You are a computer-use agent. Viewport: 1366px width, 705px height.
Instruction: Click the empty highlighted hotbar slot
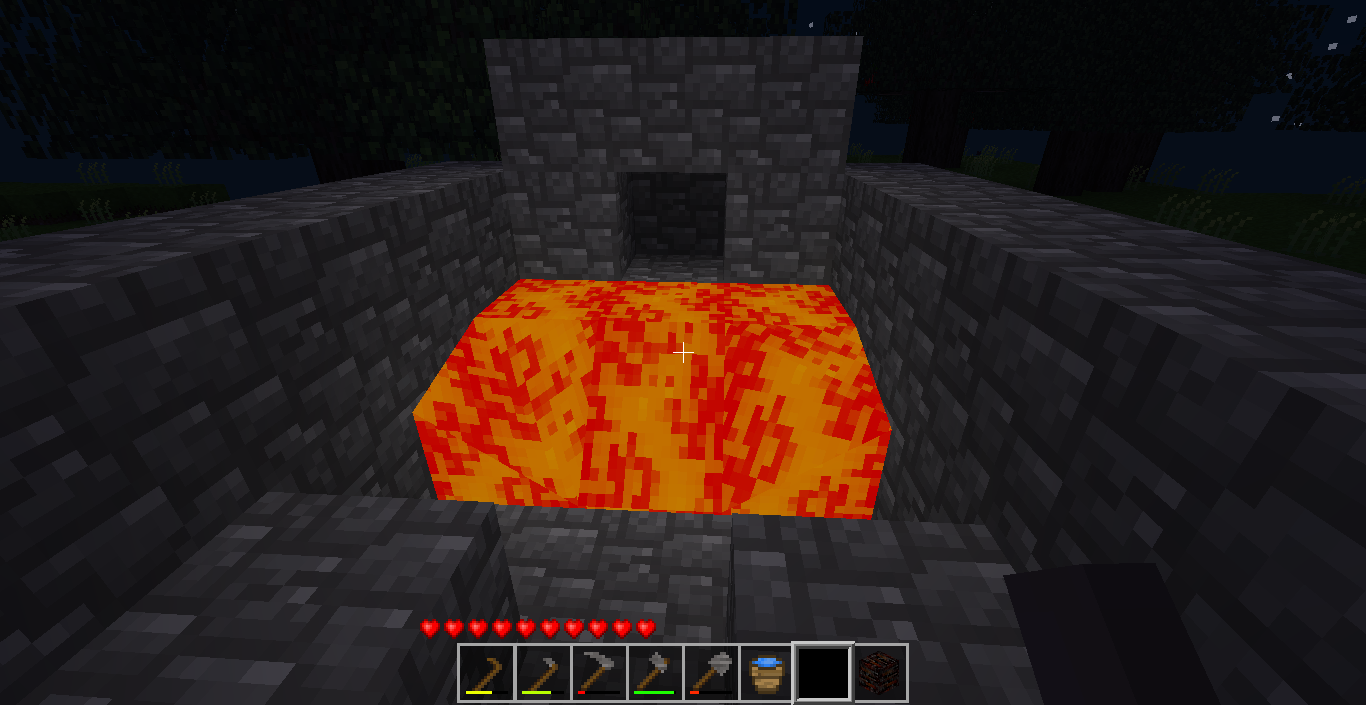coord(823,672)
